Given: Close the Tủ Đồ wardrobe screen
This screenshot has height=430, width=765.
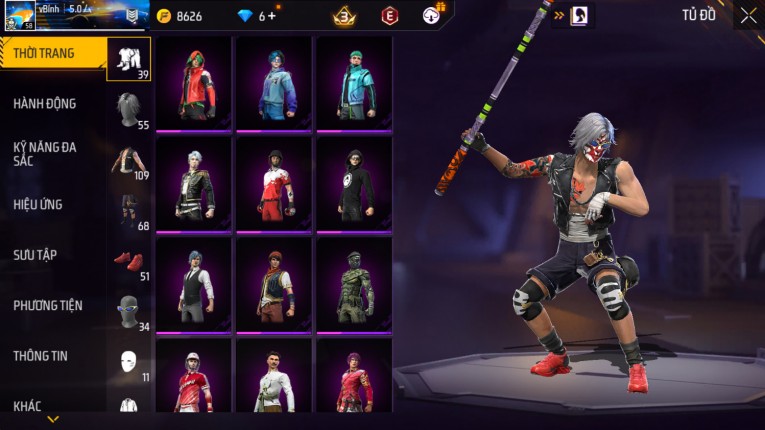Looking at the screenshot, I should (747, 15).
